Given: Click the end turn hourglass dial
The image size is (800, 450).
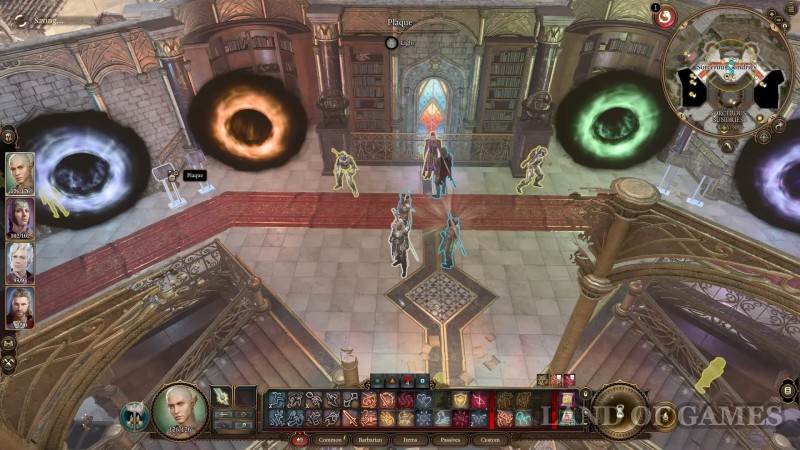Looking at the screenshot, I should (620, 408).
